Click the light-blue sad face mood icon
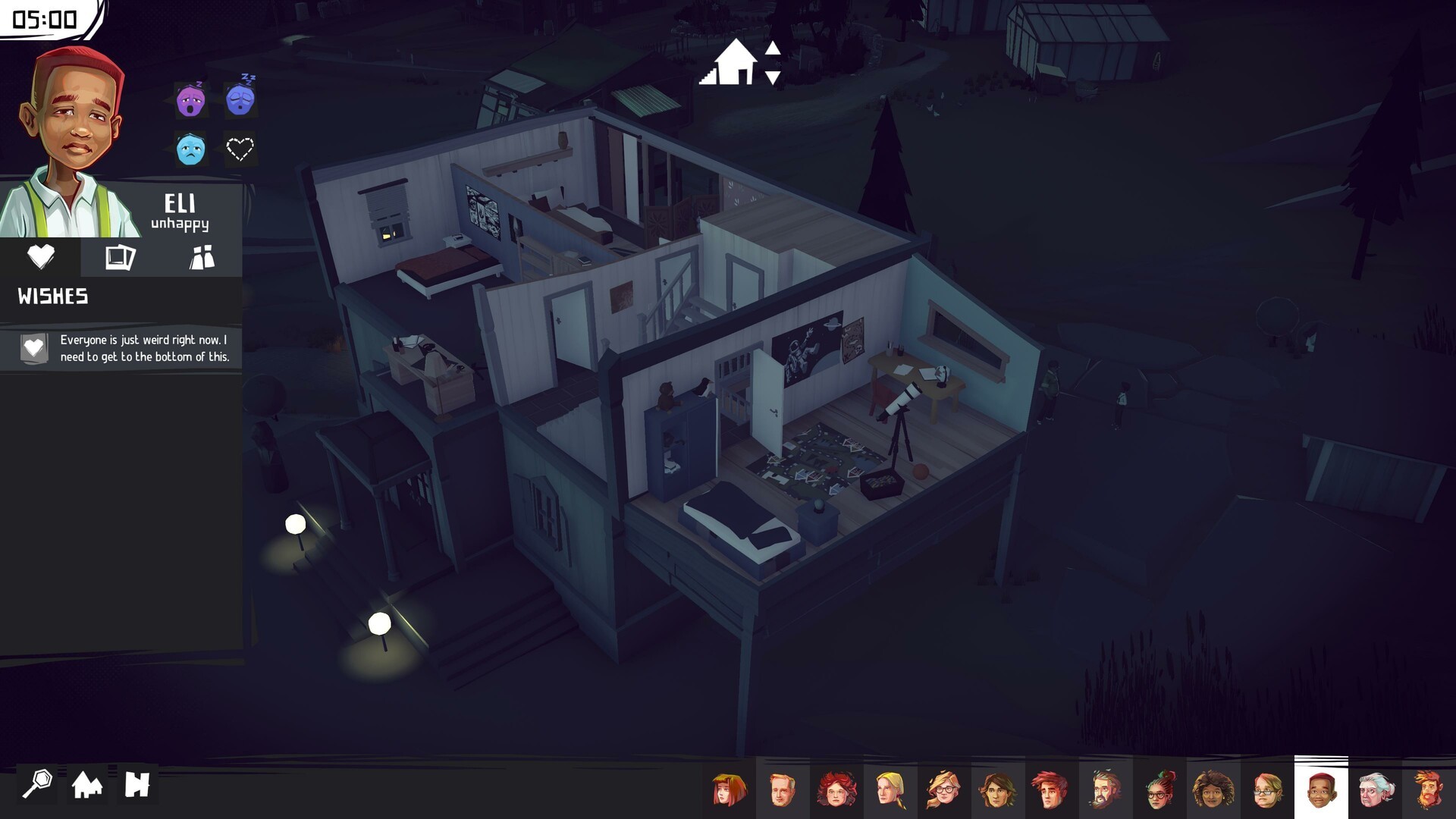Image resolution: width=1456 pixels, height=819 pixels. pyautogui.click(x=190, y=149)
